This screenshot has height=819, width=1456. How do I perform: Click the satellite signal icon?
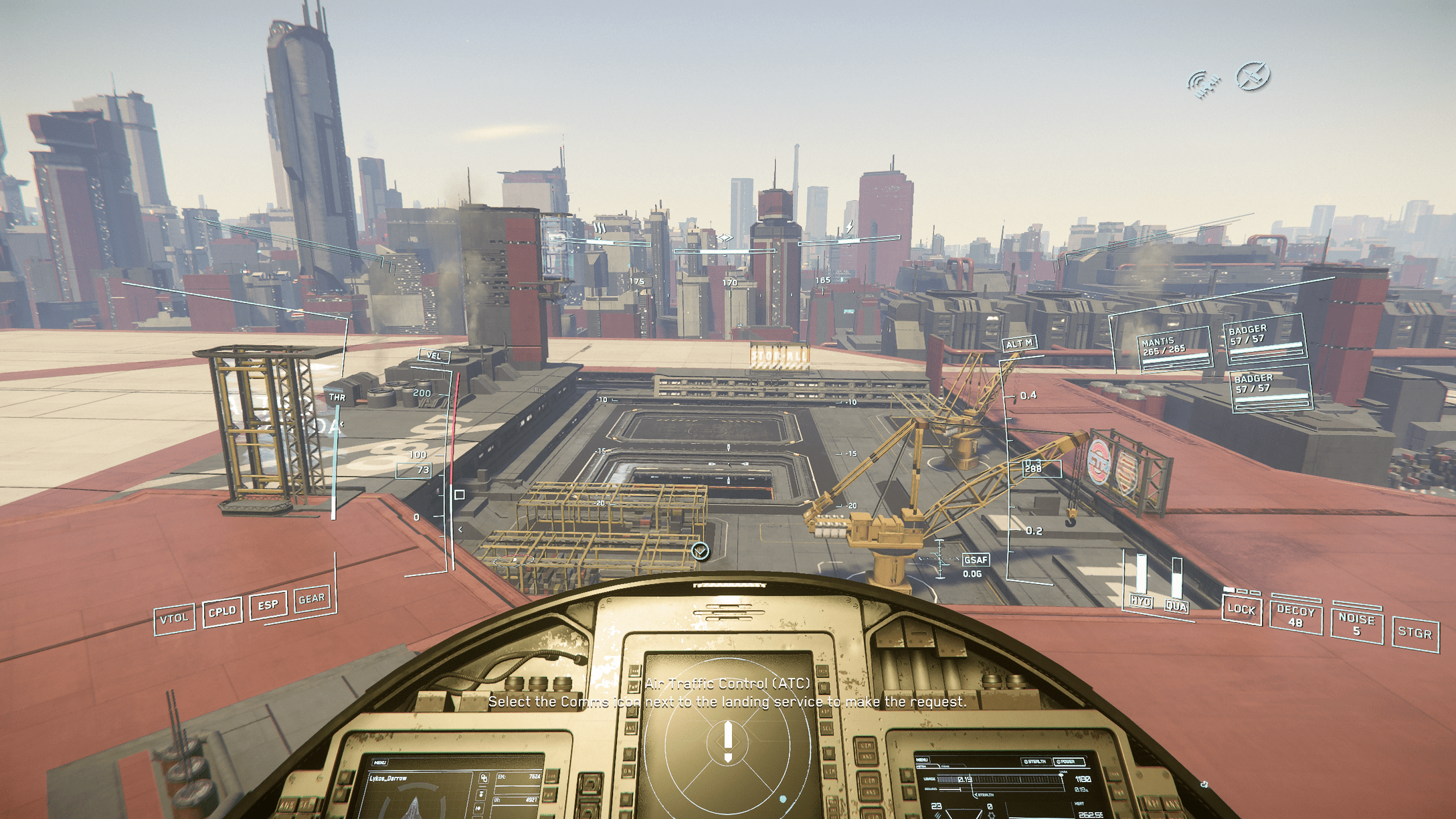[x=1204, y=84]
